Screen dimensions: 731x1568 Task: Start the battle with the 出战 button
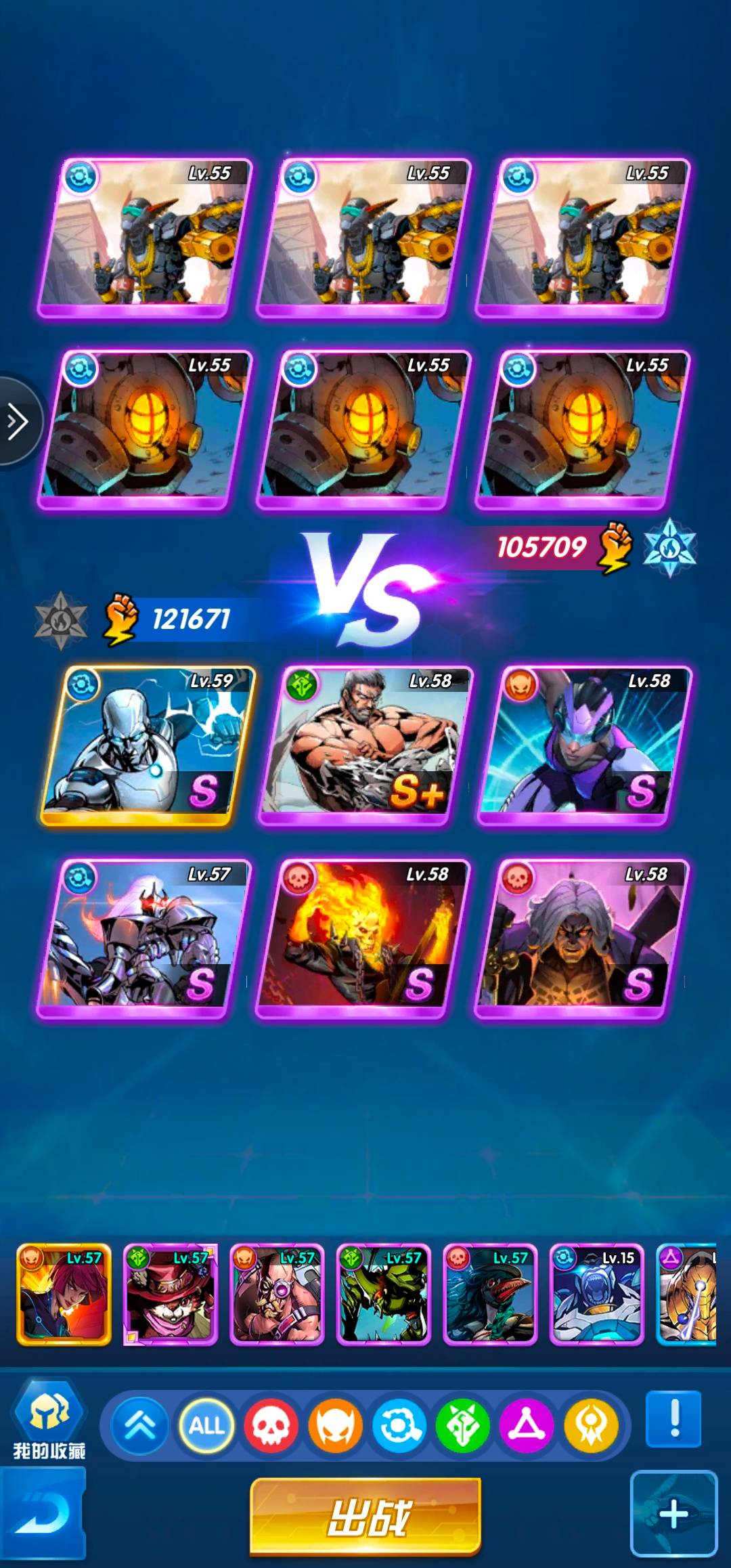tap(366, 1516)
